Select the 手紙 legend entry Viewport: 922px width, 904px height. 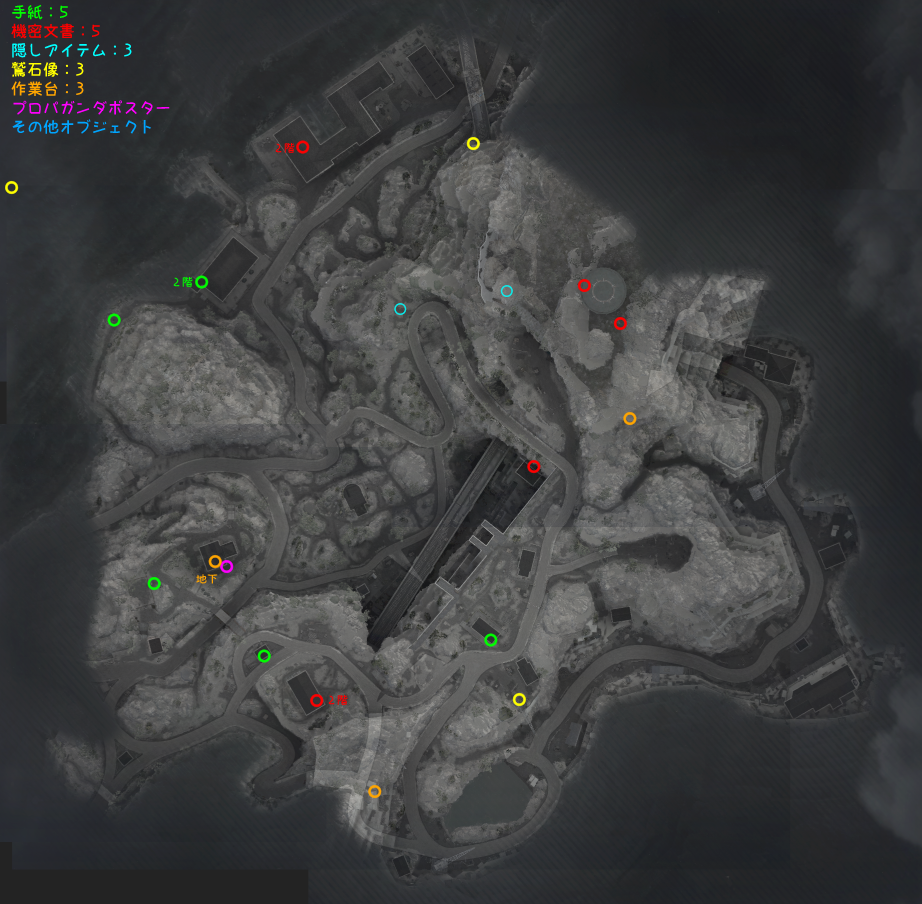pos(40,12)
